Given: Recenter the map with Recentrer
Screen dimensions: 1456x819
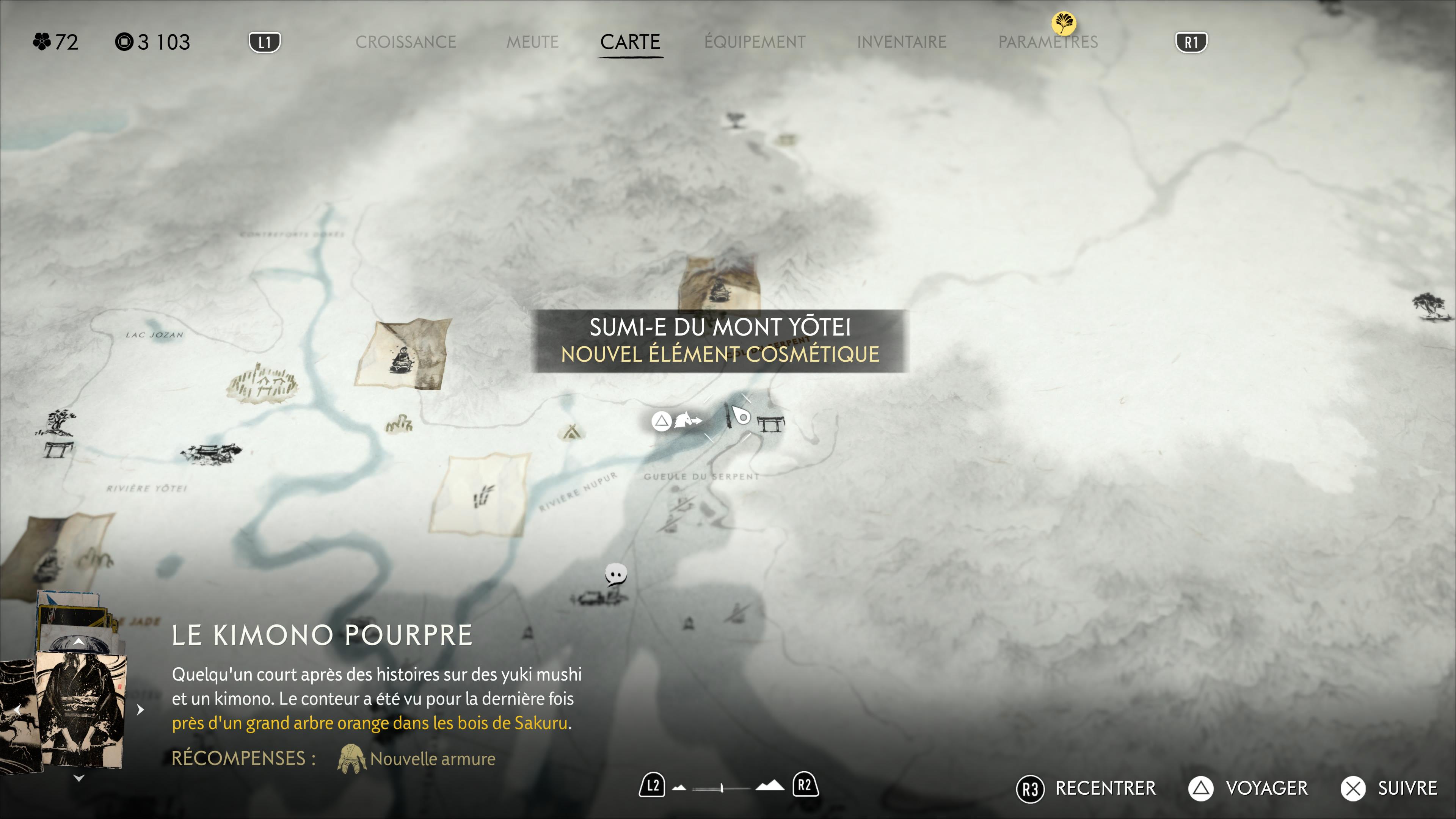Looking at the screenshot, I should click(x=1086, y=788).
